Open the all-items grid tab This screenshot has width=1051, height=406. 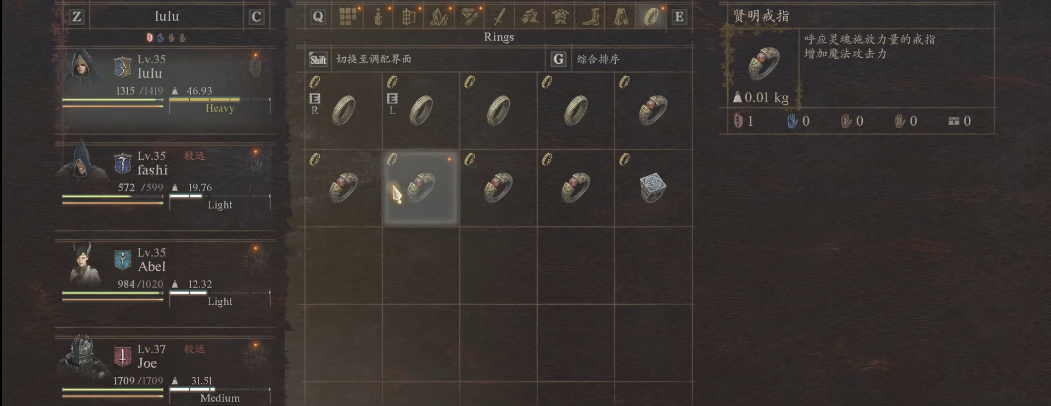click(x=348, y=16)
